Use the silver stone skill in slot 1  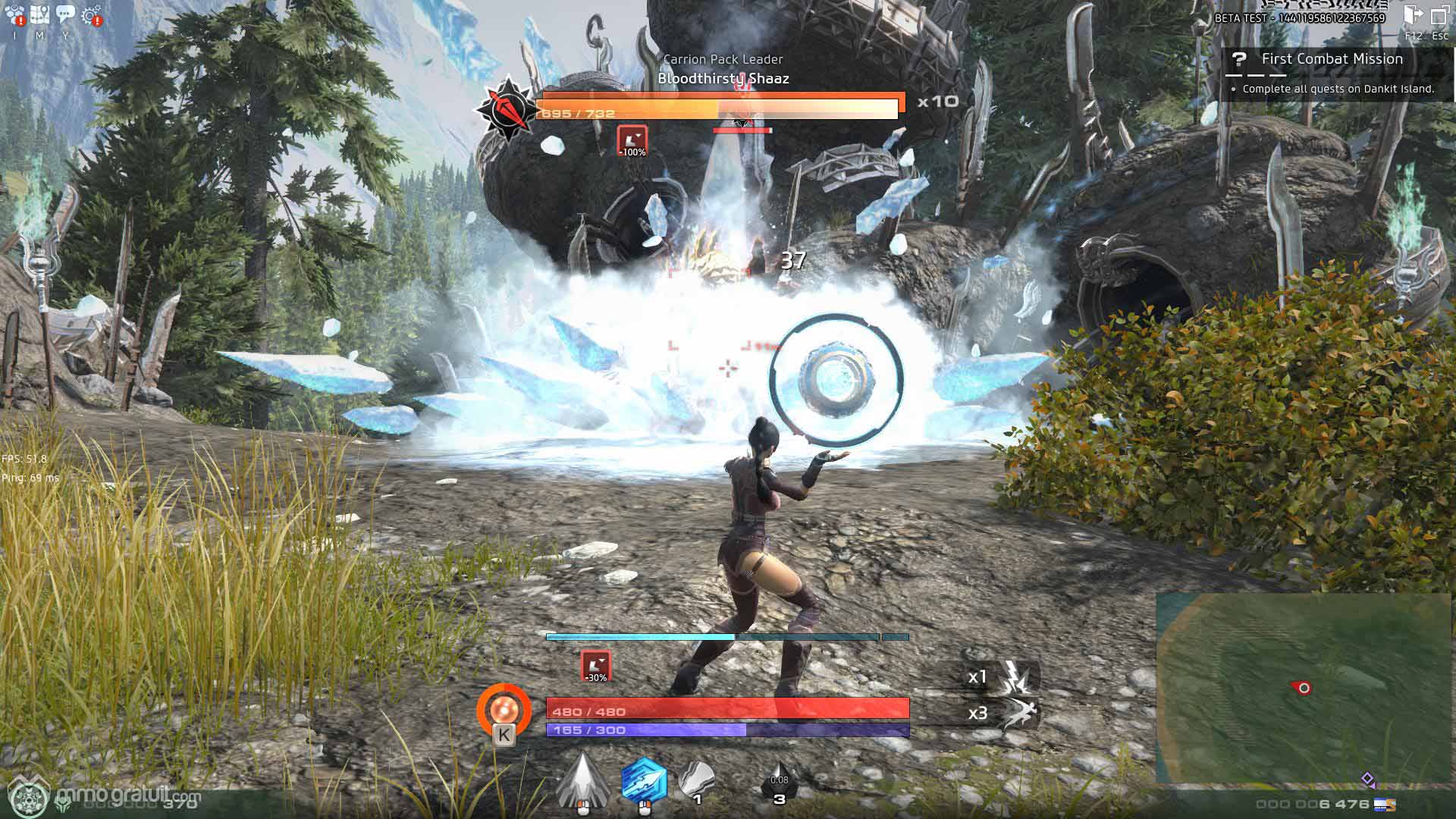click(696, 781)
